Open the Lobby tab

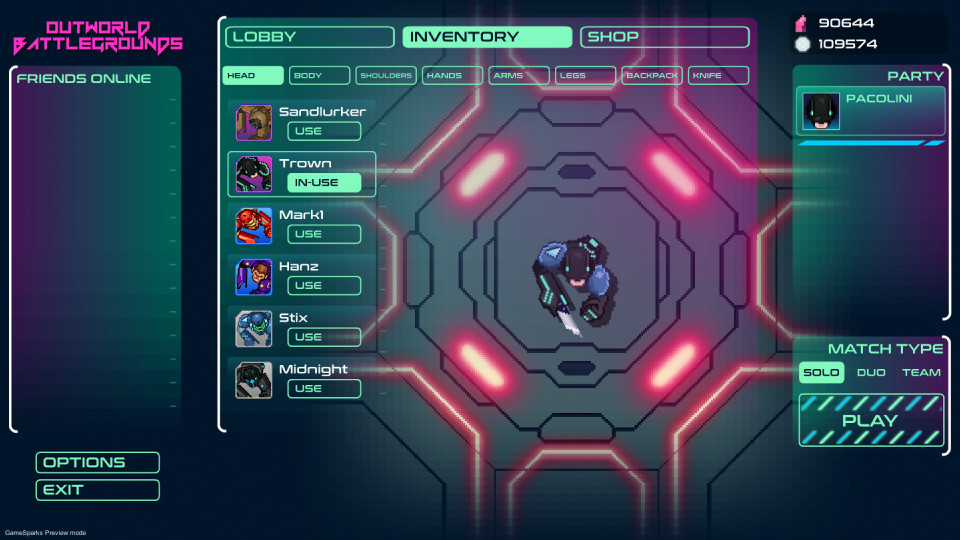pyautogui.click(x=310, y=37)
